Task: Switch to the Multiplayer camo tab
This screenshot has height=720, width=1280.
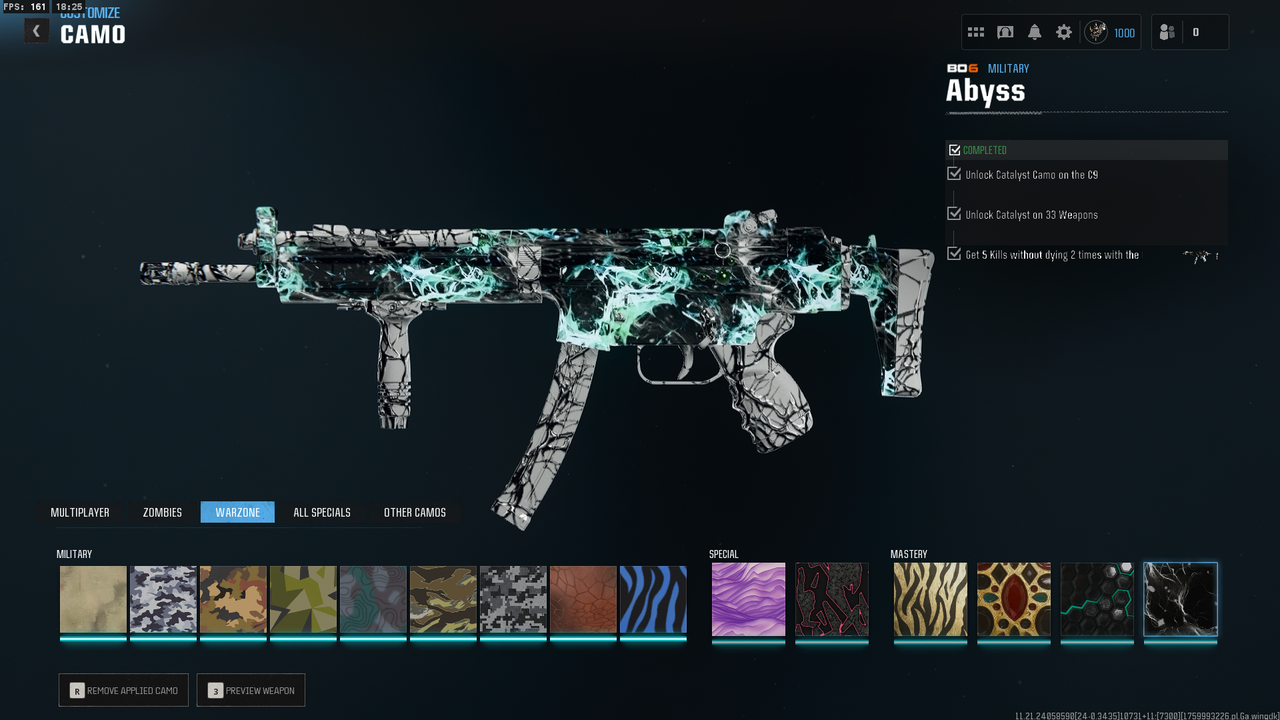Action: [x=80, y=512]
